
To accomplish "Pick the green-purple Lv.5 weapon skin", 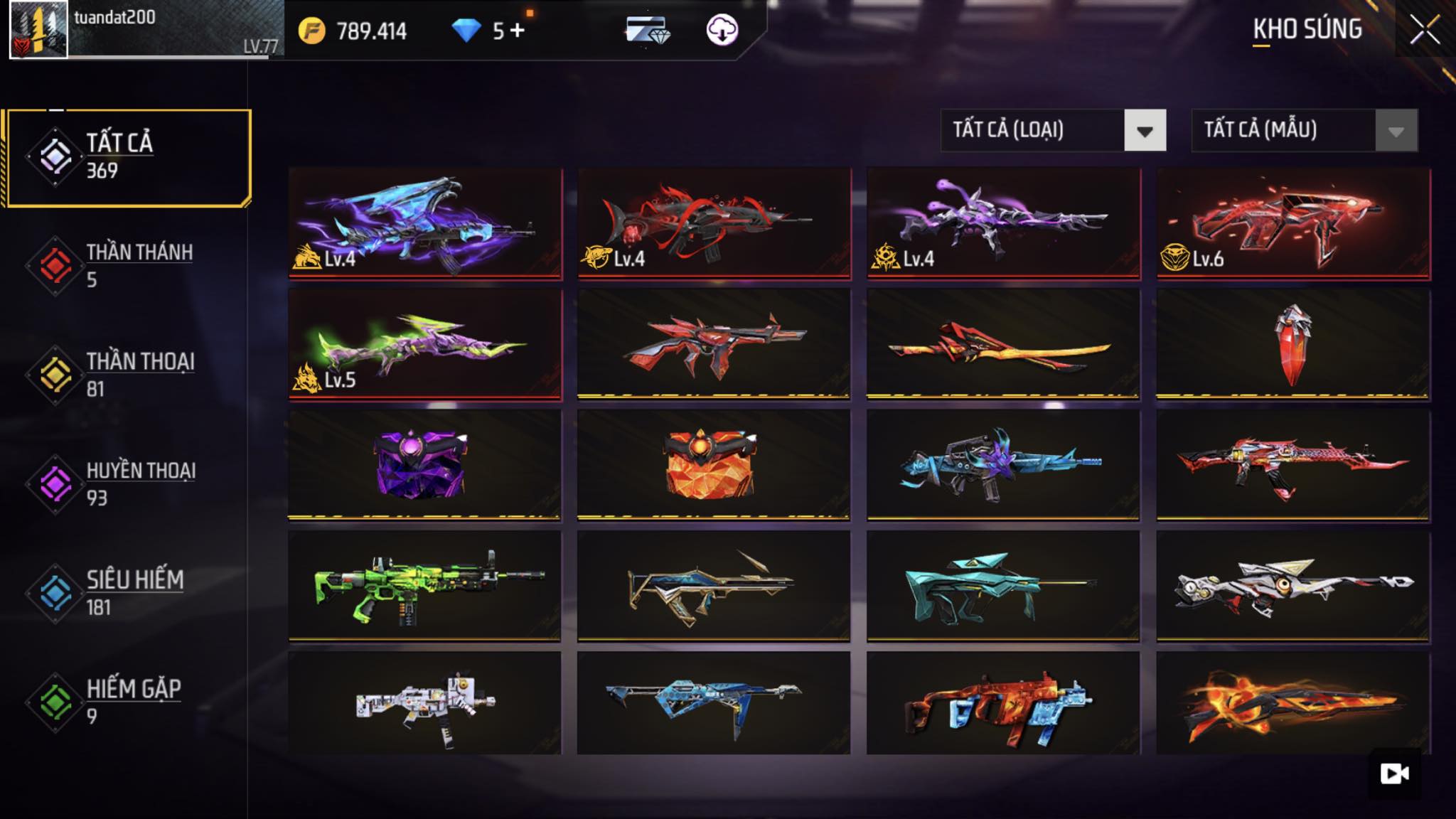I will tap(425, 344).
